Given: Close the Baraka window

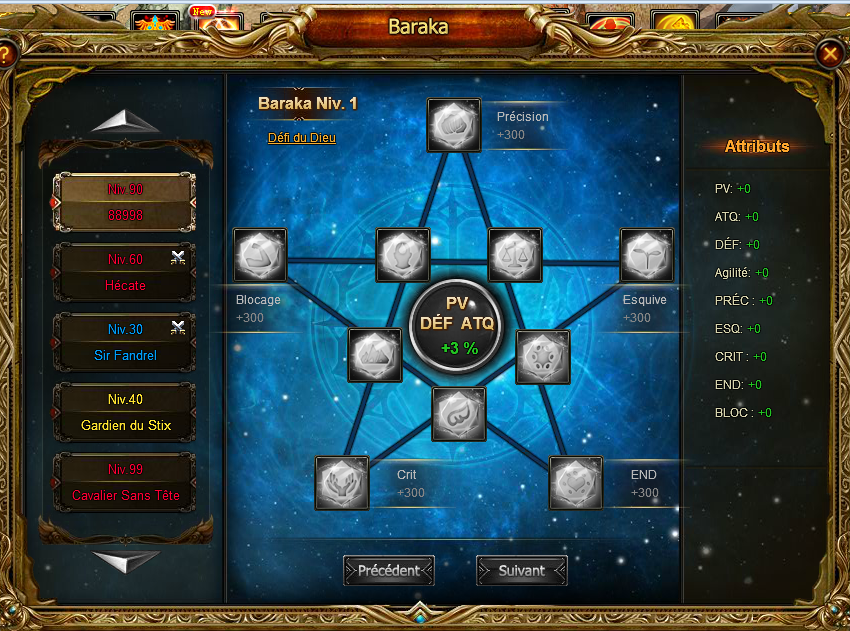Looking at the screenshot, I should [x=829, y=53].
